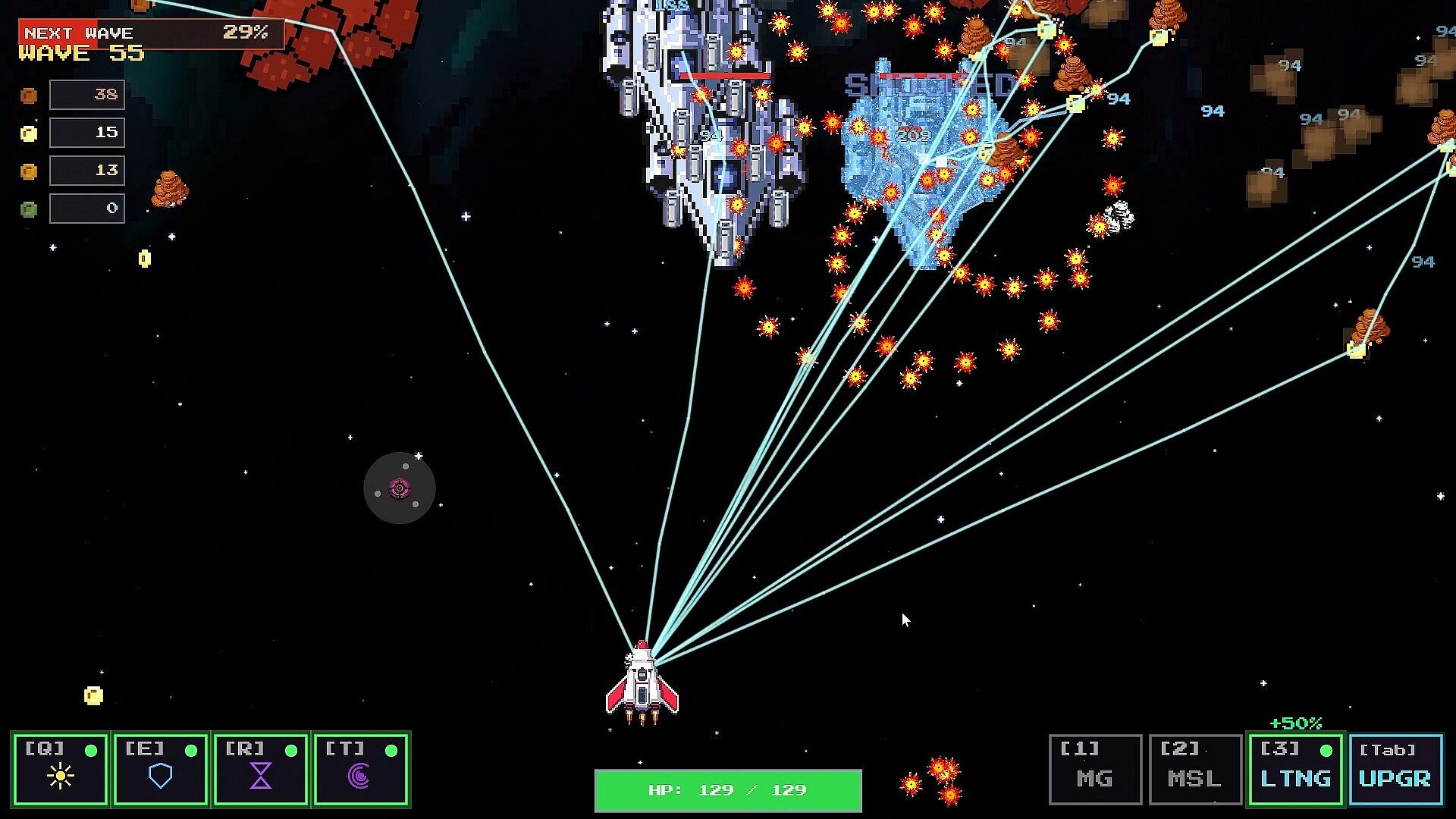1456x819 pixels.
Task: Select the MG weapon slot
Action: click(1095, 769)
